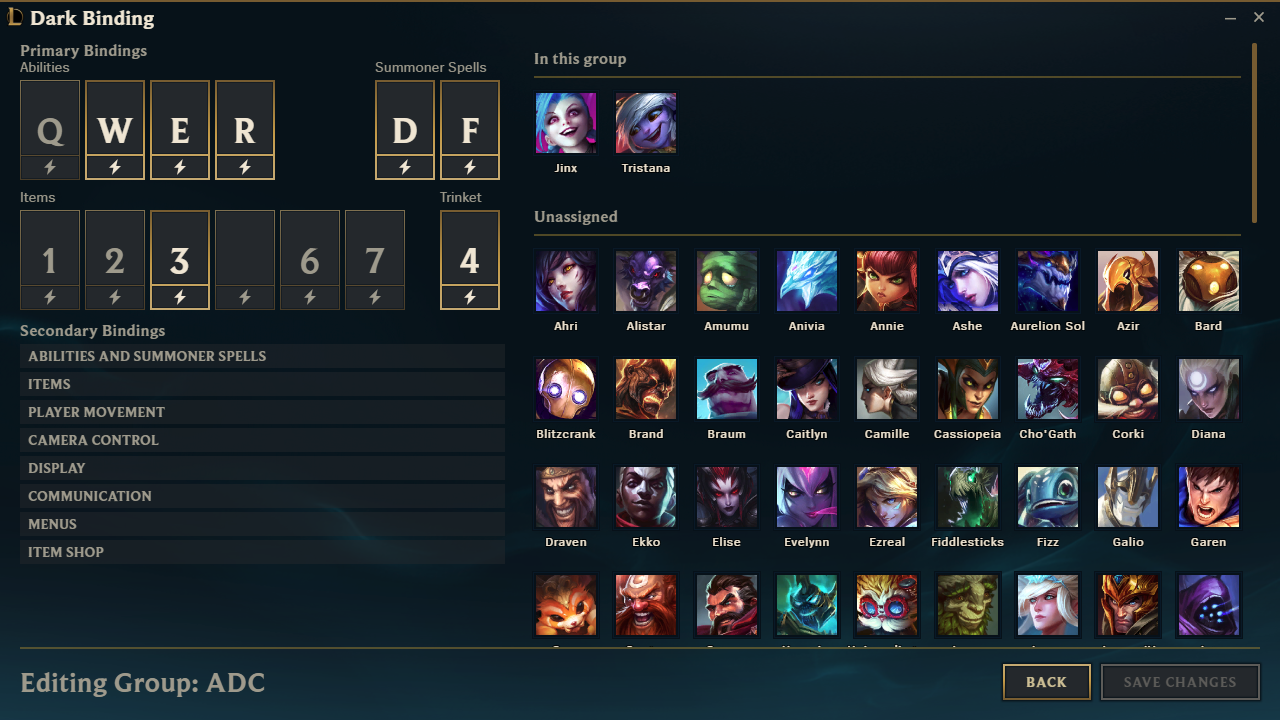Choose the R ability key binding
The image size is (1280, 720).
coord(245,130)
